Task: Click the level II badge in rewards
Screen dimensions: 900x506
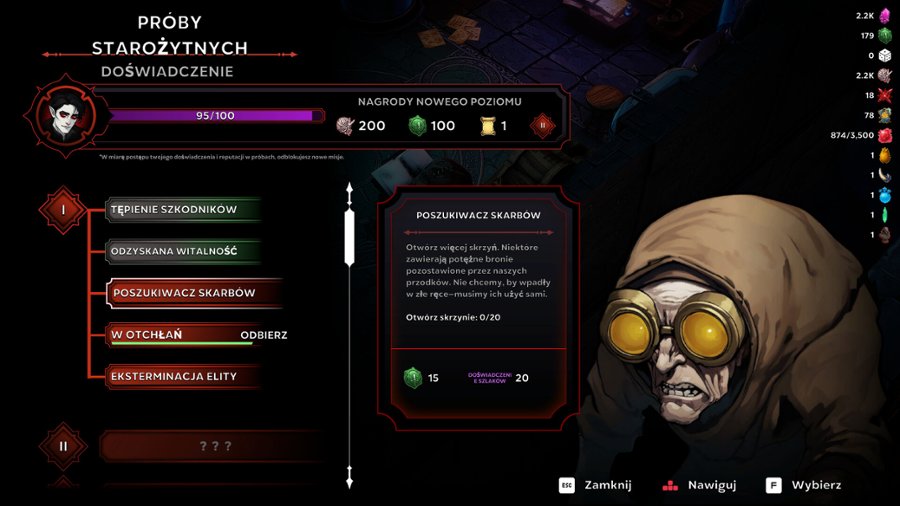Action: pos(544,125)
